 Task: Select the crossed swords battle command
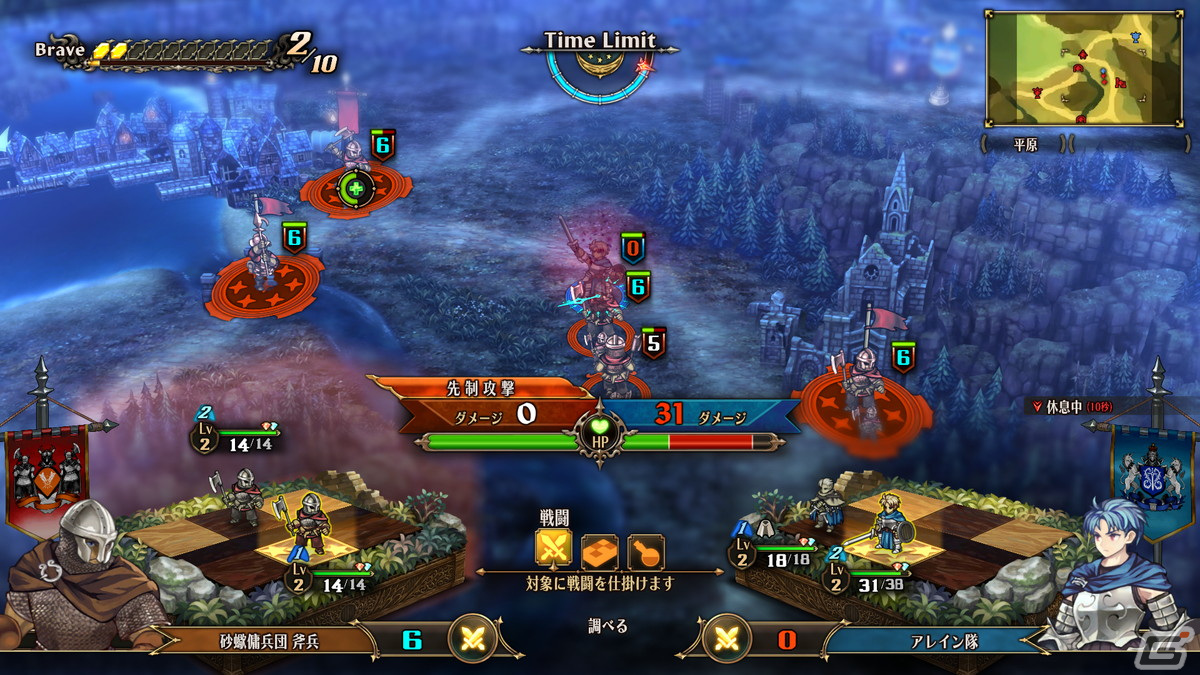click(554, 548)
